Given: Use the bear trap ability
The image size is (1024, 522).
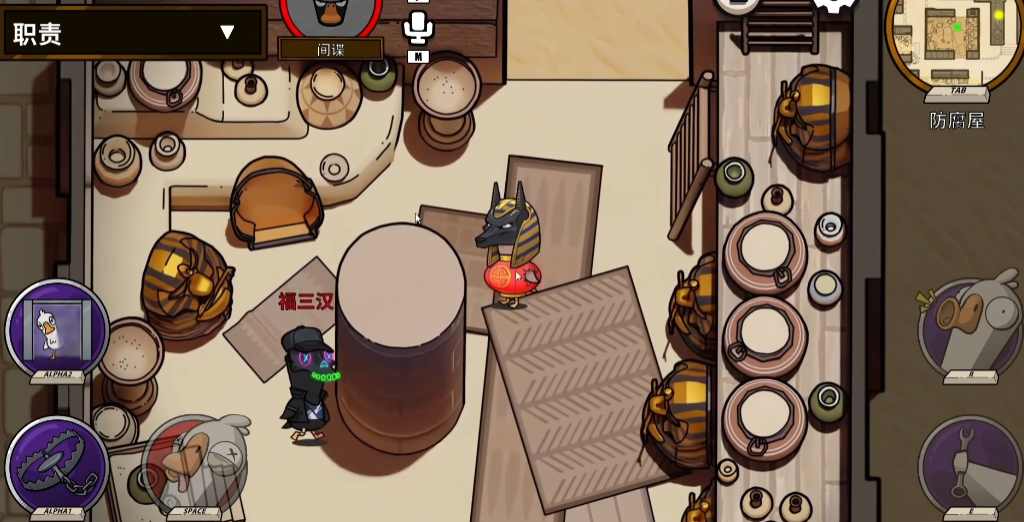Looking at the screenshot, I should tap(57, 464).
